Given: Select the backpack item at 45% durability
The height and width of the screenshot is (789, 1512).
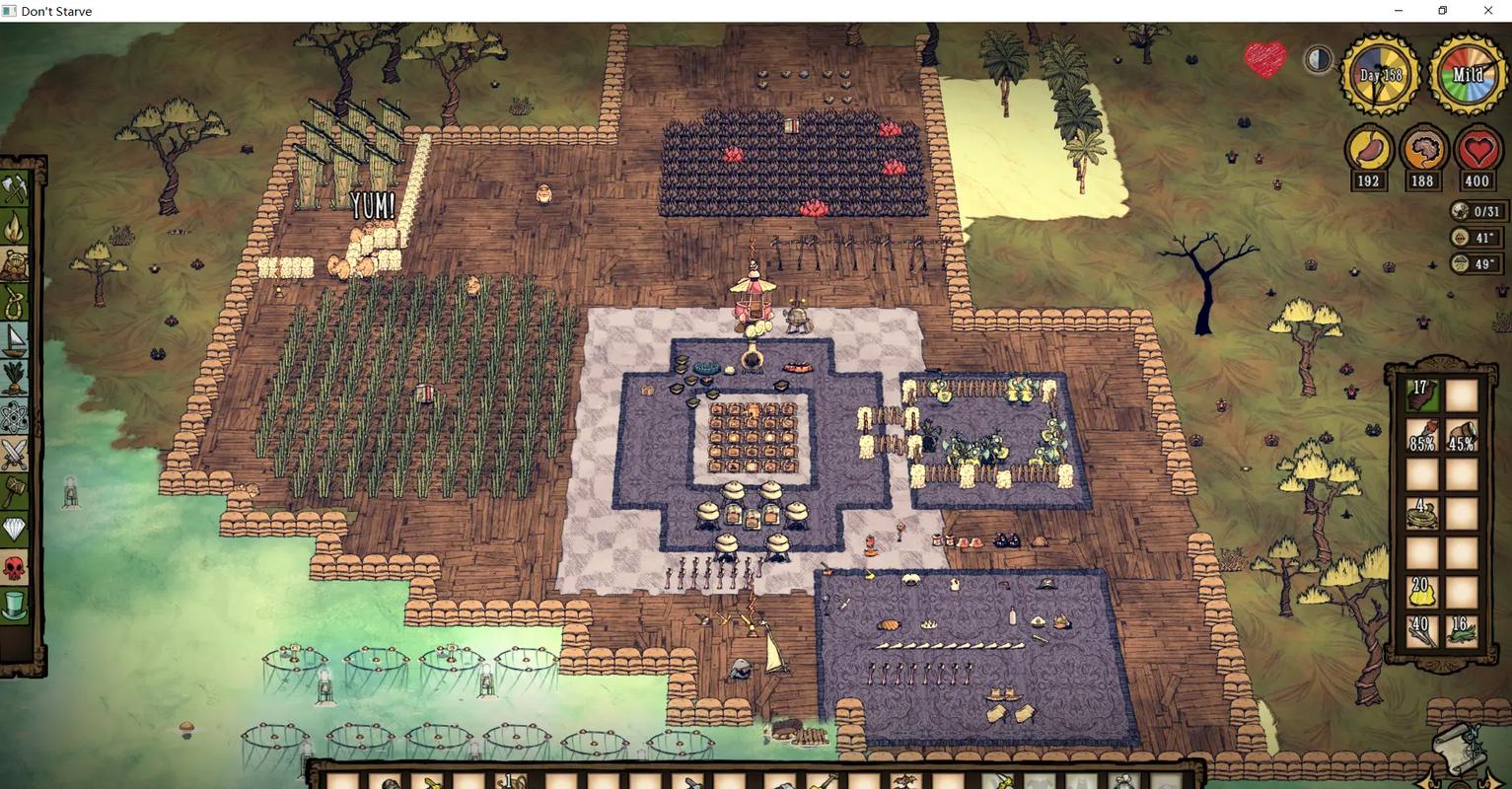Looking at the screenshot, I should tap(1461, 435).
